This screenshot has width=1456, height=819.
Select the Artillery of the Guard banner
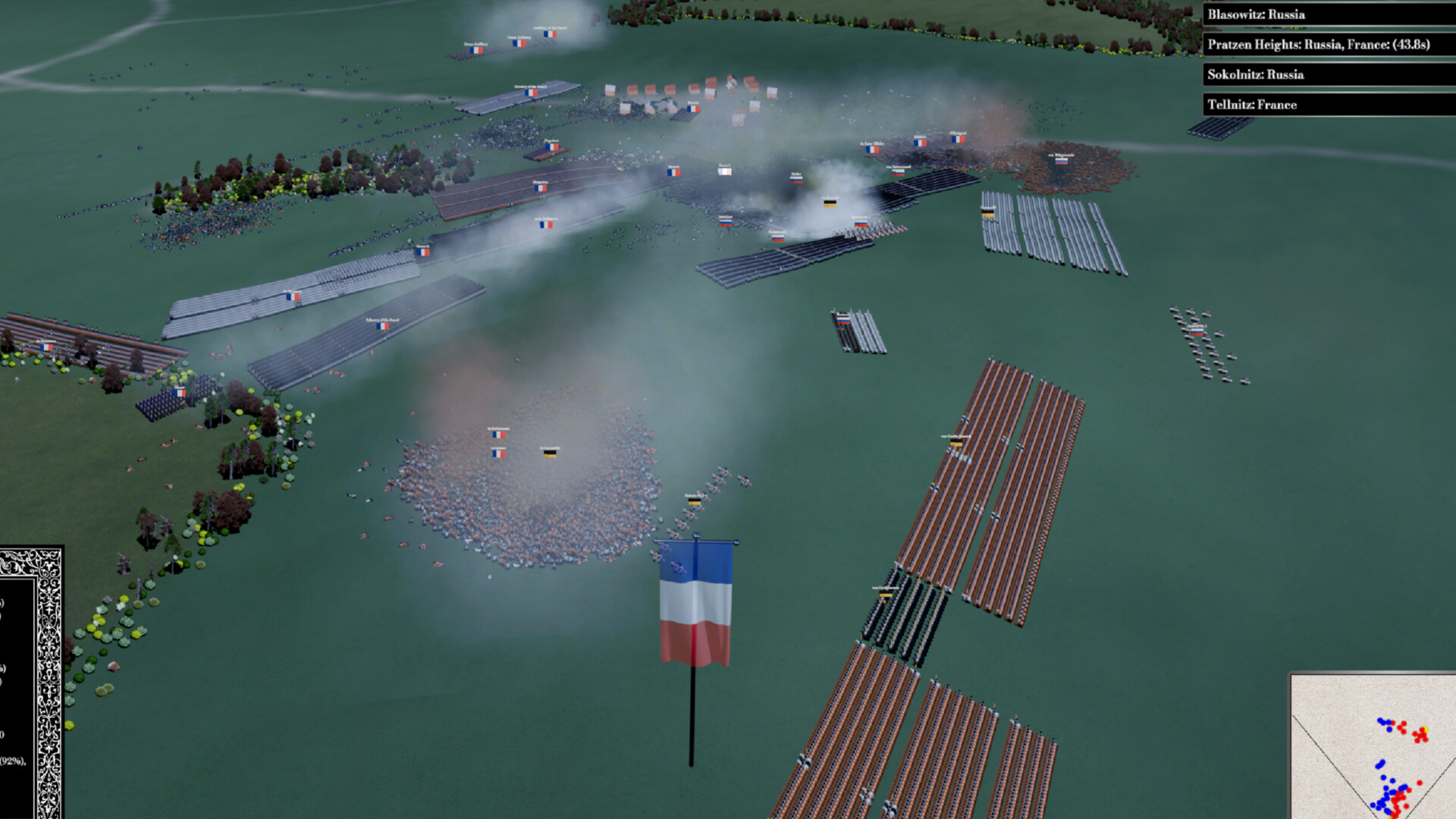pos(549,33)
